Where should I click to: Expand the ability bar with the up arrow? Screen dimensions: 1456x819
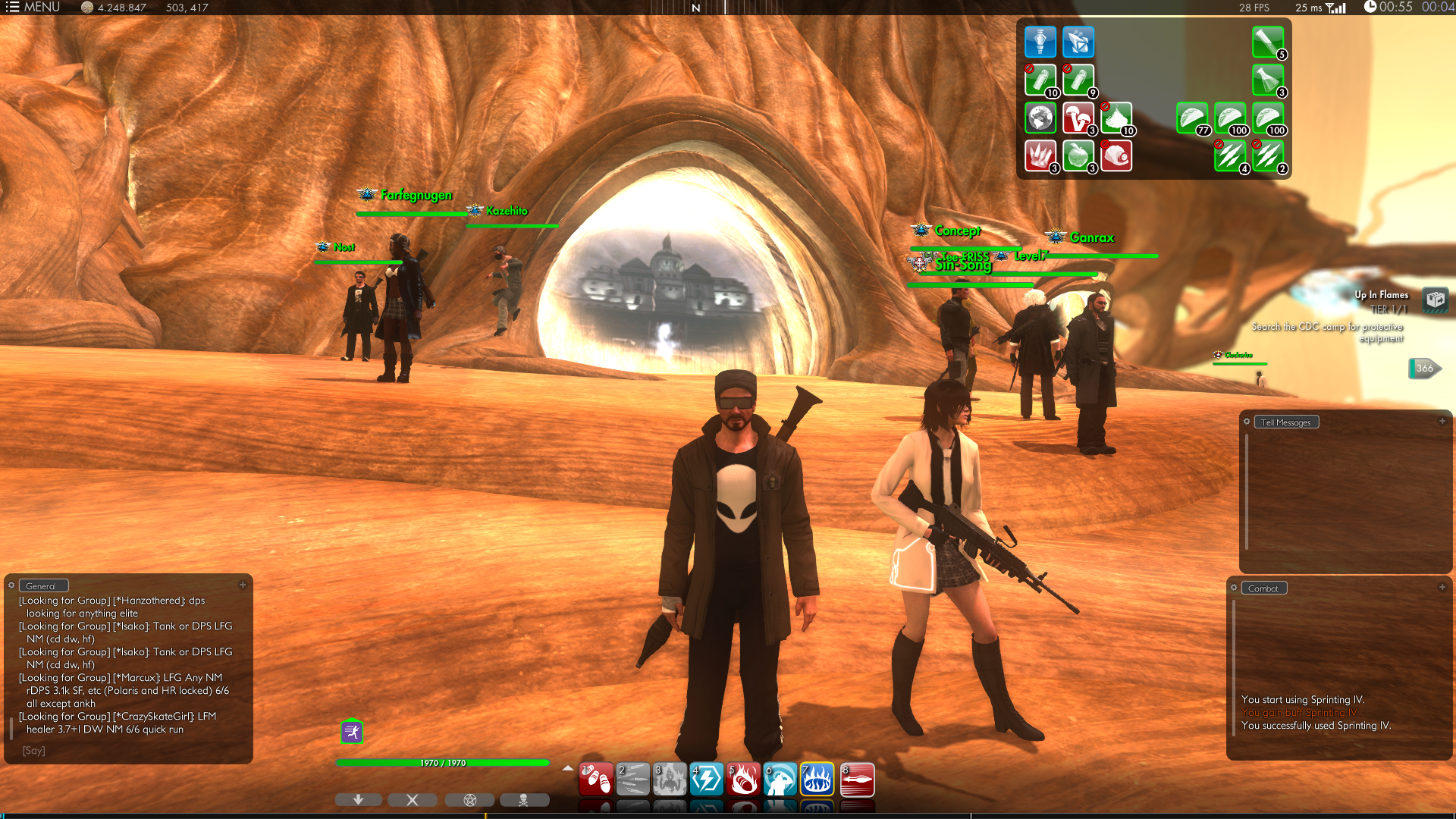[567, 768]
